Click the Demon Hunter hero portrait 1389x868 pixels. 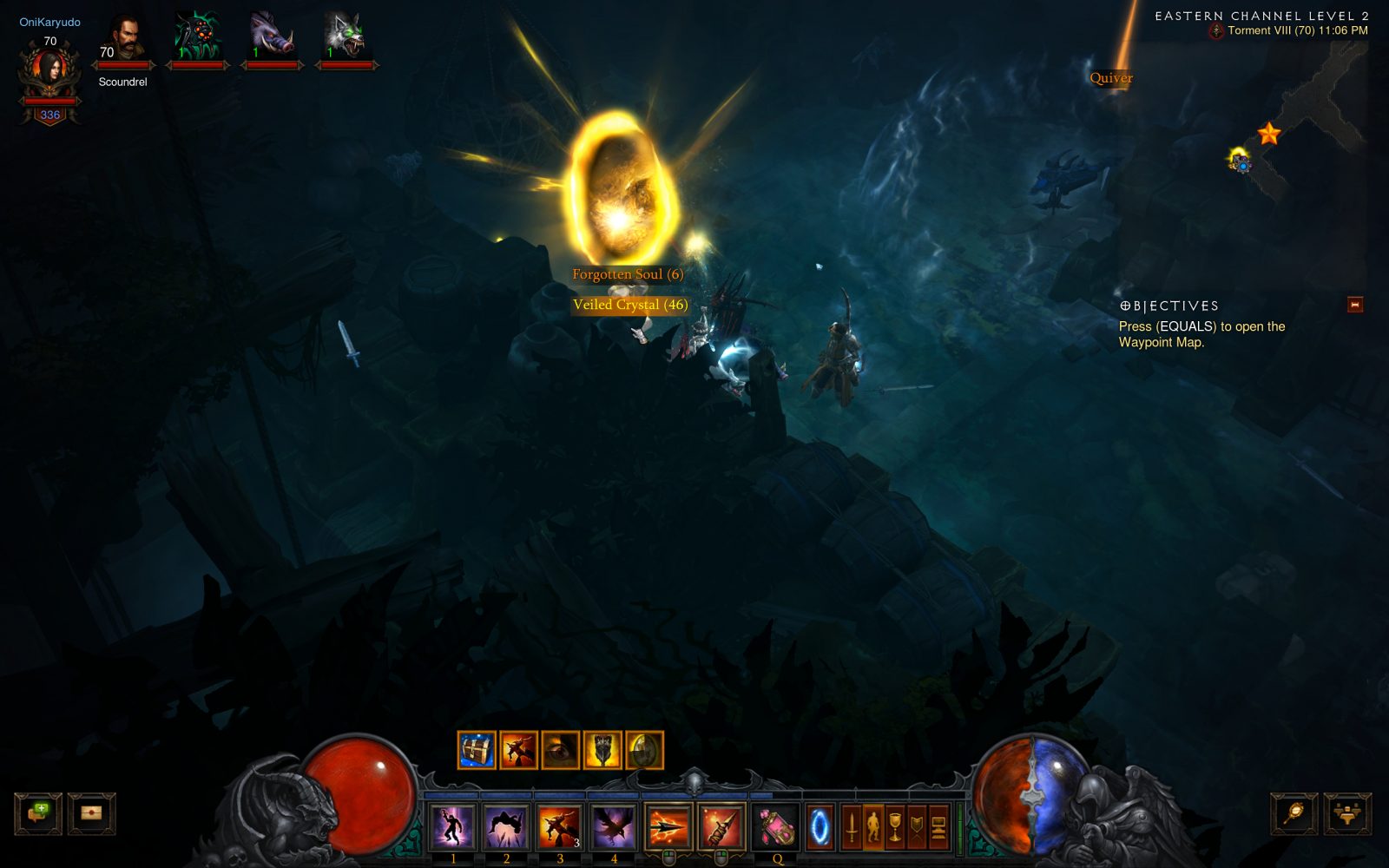pos(50,70)
